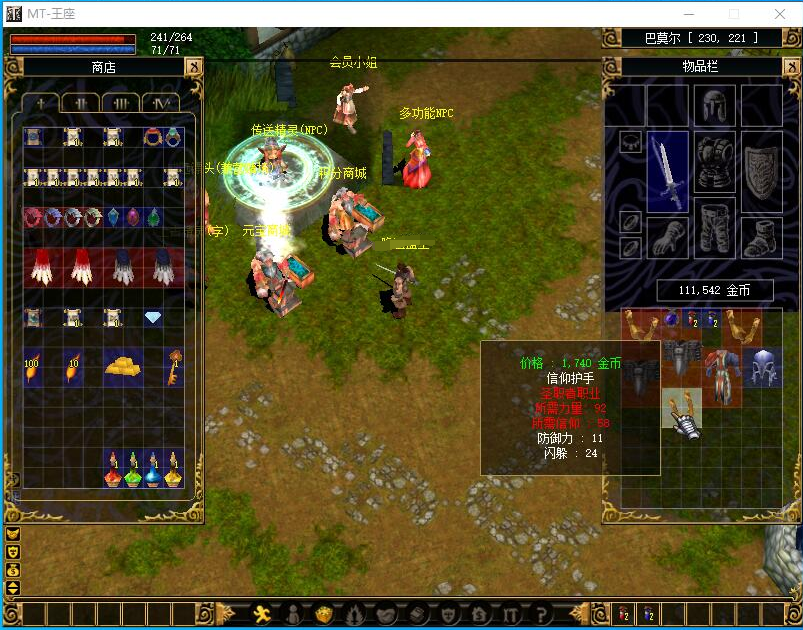
Task: Open the running figure icon on bottom bar
Action: click(x=262, y=614)
